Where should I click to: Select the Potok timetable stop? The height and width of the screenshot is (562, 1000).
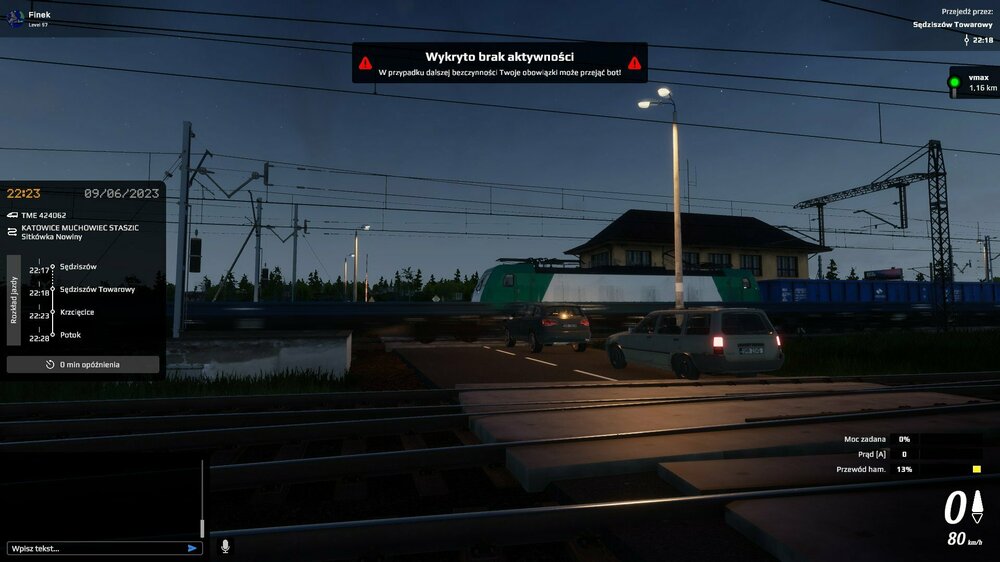70,335
